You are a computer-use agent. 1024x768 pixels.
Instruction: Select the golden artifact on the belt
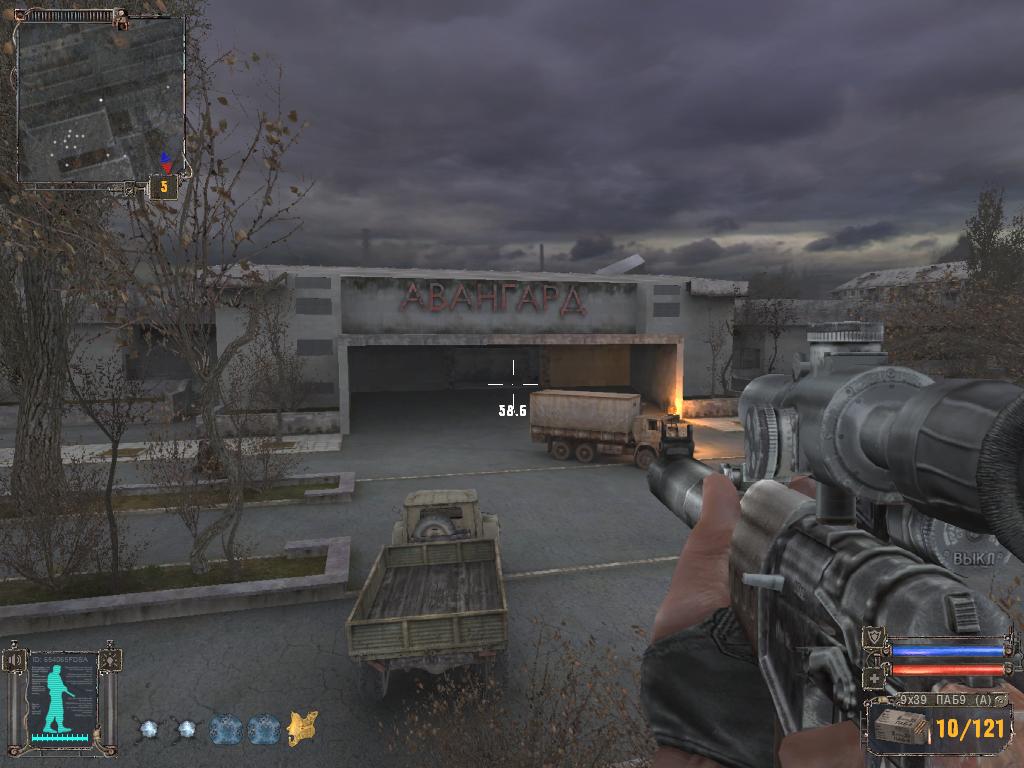302,728
